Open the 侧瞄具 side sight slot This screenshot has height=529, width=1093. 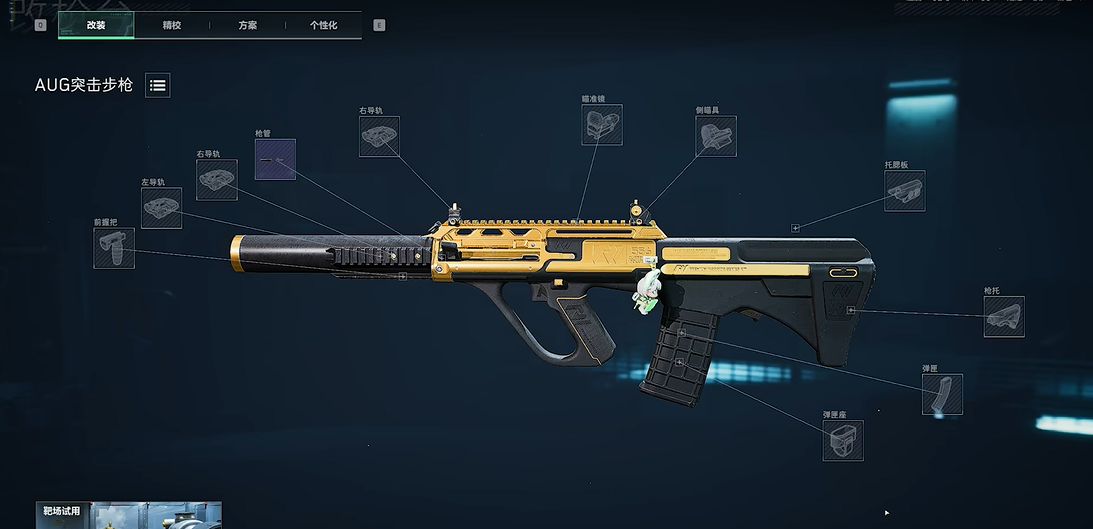point(716,136)
